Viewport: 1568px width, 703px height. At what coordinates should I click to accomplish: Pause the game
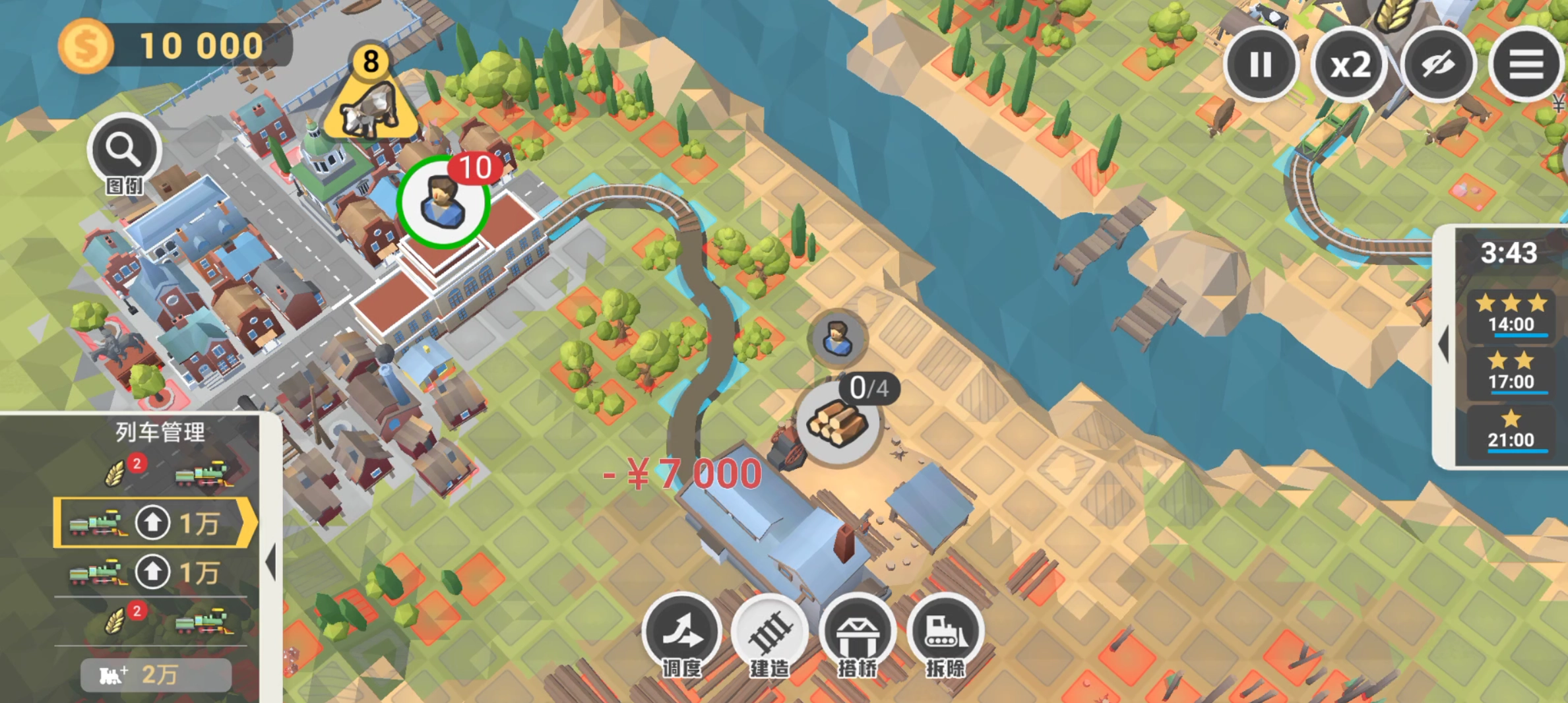(1260, 65)
